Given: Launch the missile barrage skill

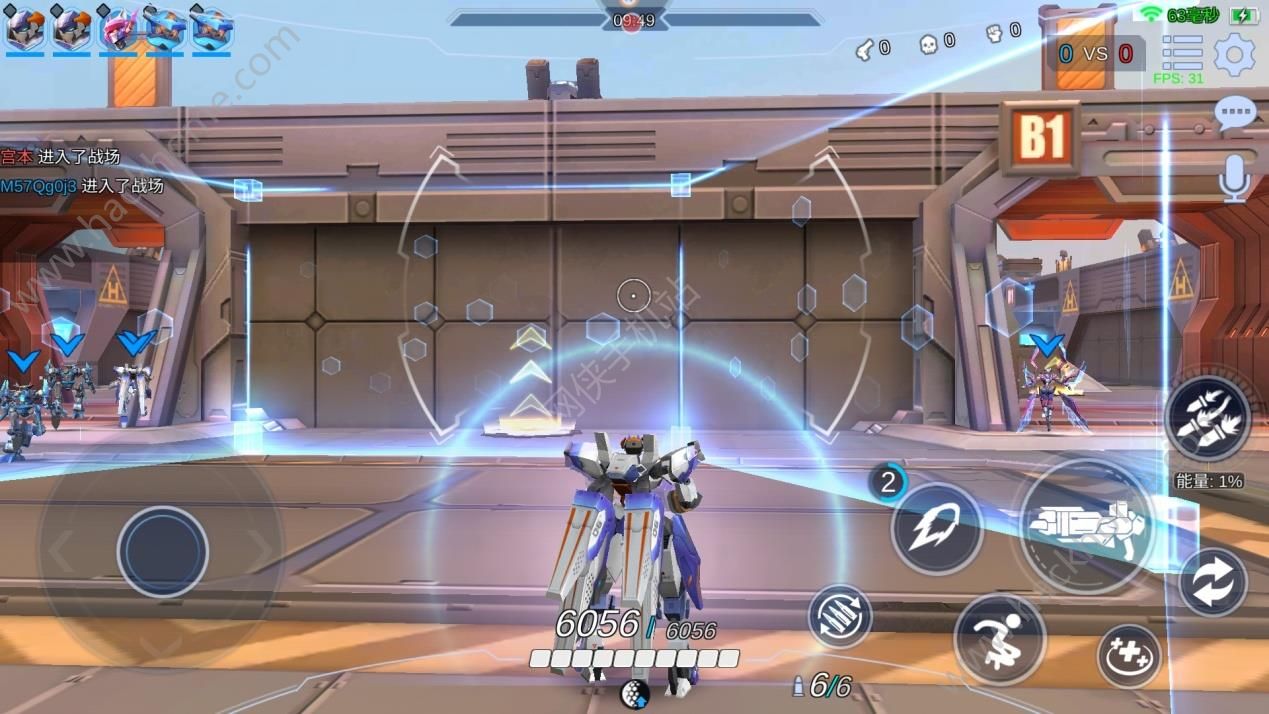Looking at the screenshot, I should click(1208, 418).
